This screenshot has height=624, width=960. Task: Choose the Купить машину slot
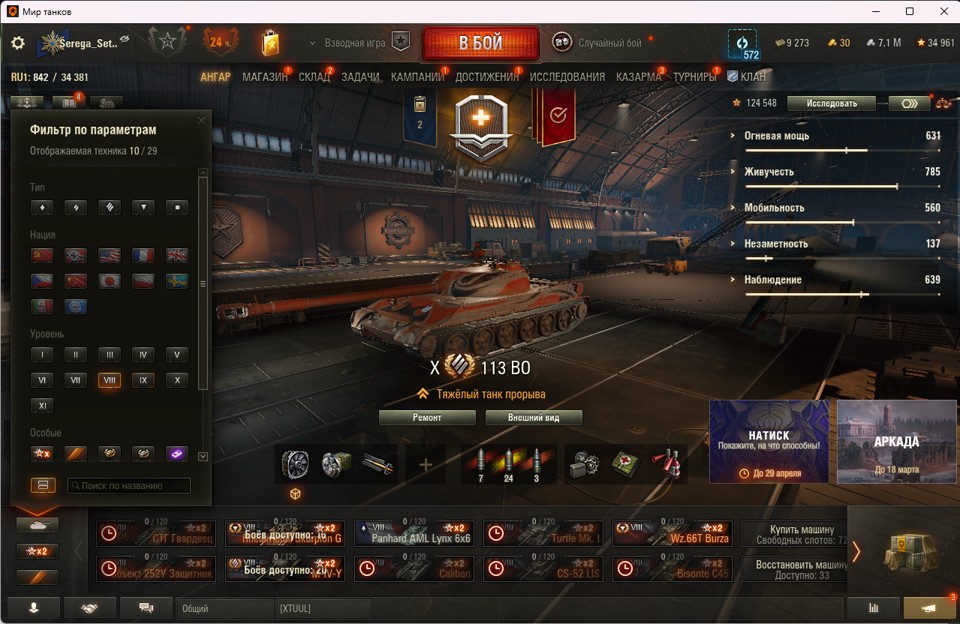(801, 533)
